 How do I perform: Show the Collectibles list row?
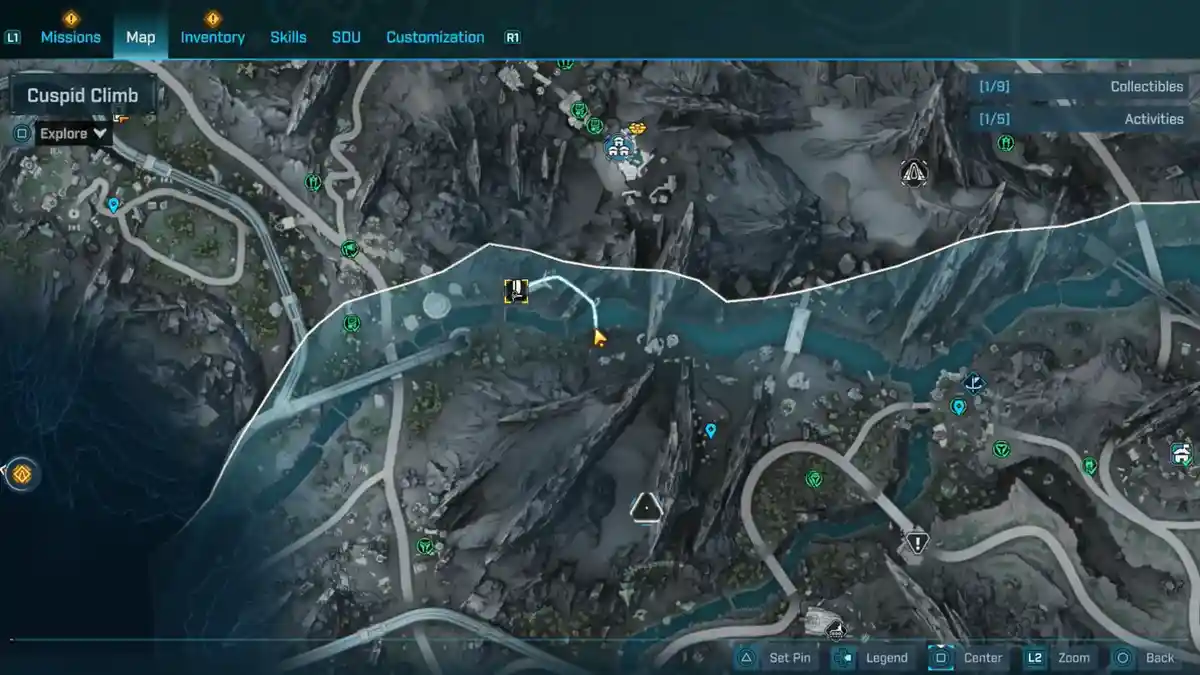pos(1079,87)
